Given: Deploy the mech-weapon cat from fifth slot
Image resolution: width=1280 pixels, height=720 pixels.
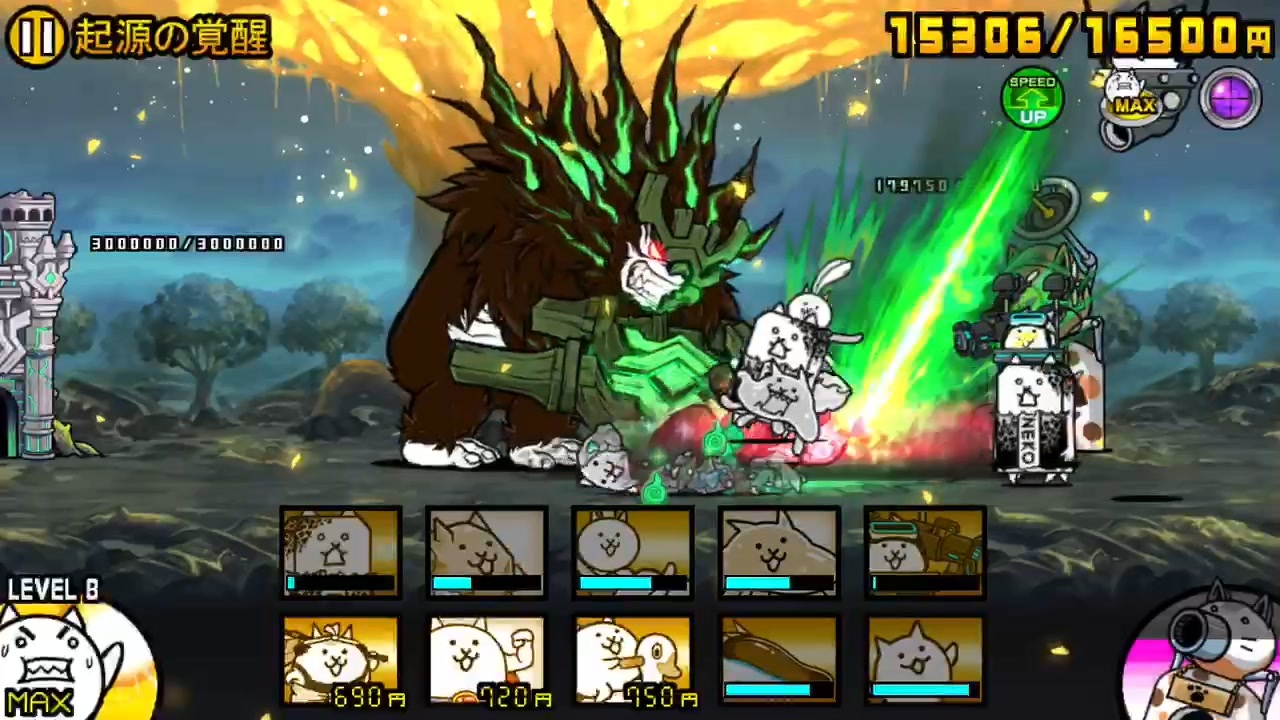Looking at the screenshot, I should coord(925,553).
